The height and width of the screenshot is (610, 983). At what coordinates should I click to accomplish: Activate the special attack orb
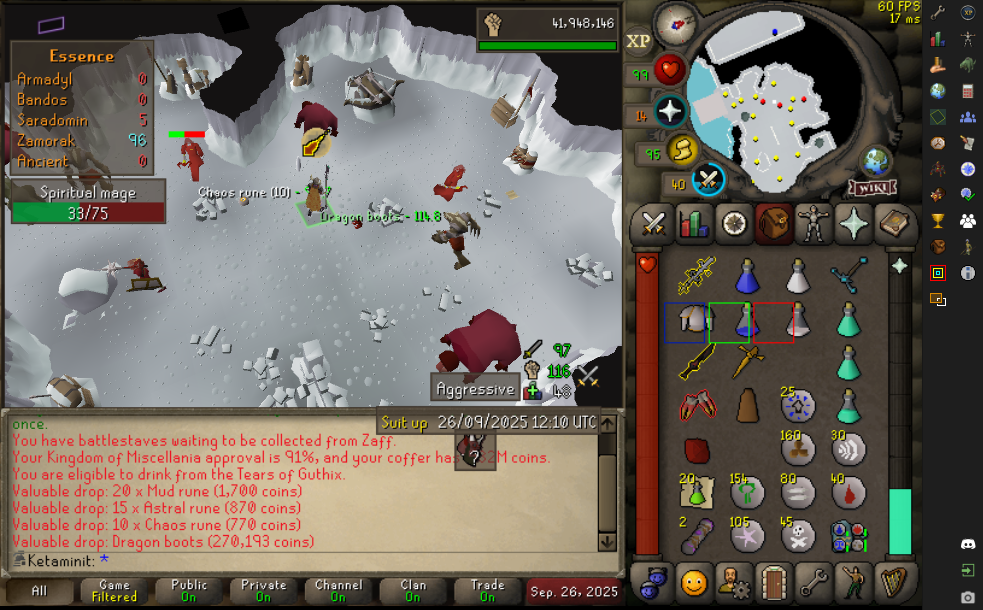[709, 180]
